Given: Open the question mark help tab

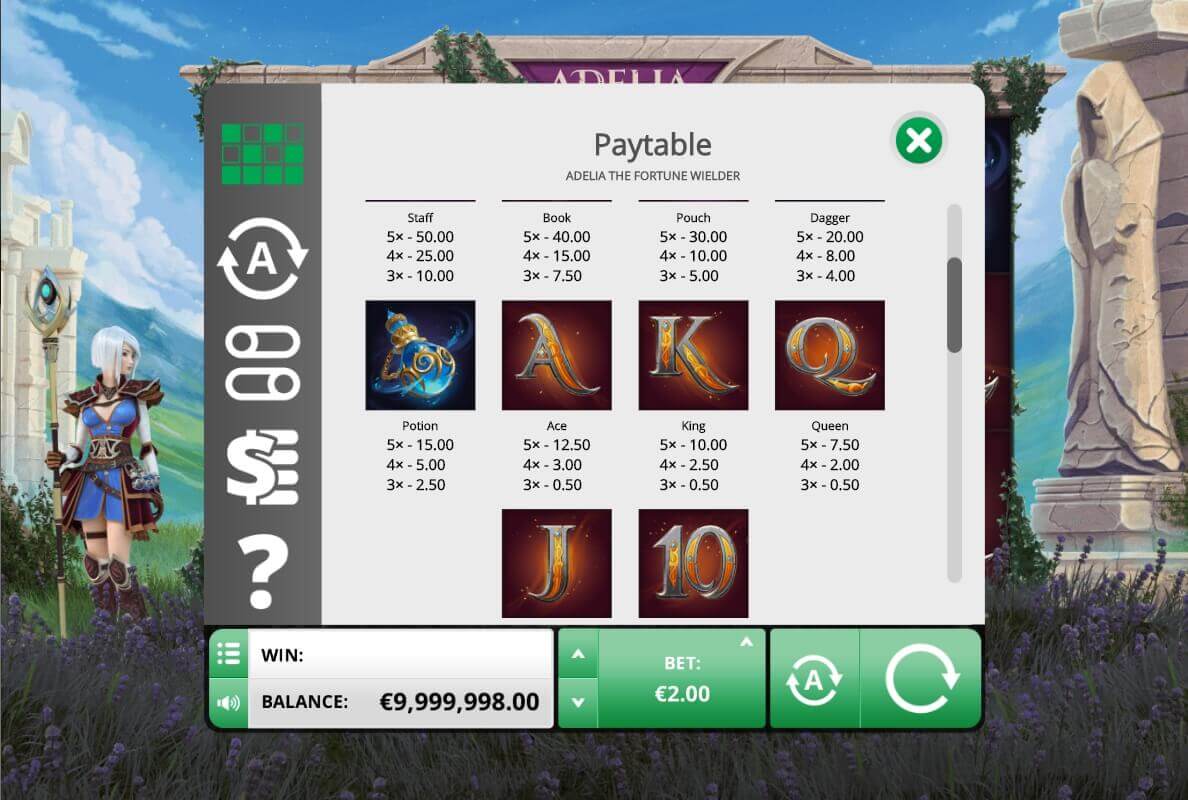Looking at the screenshot, I should (262, 572).
